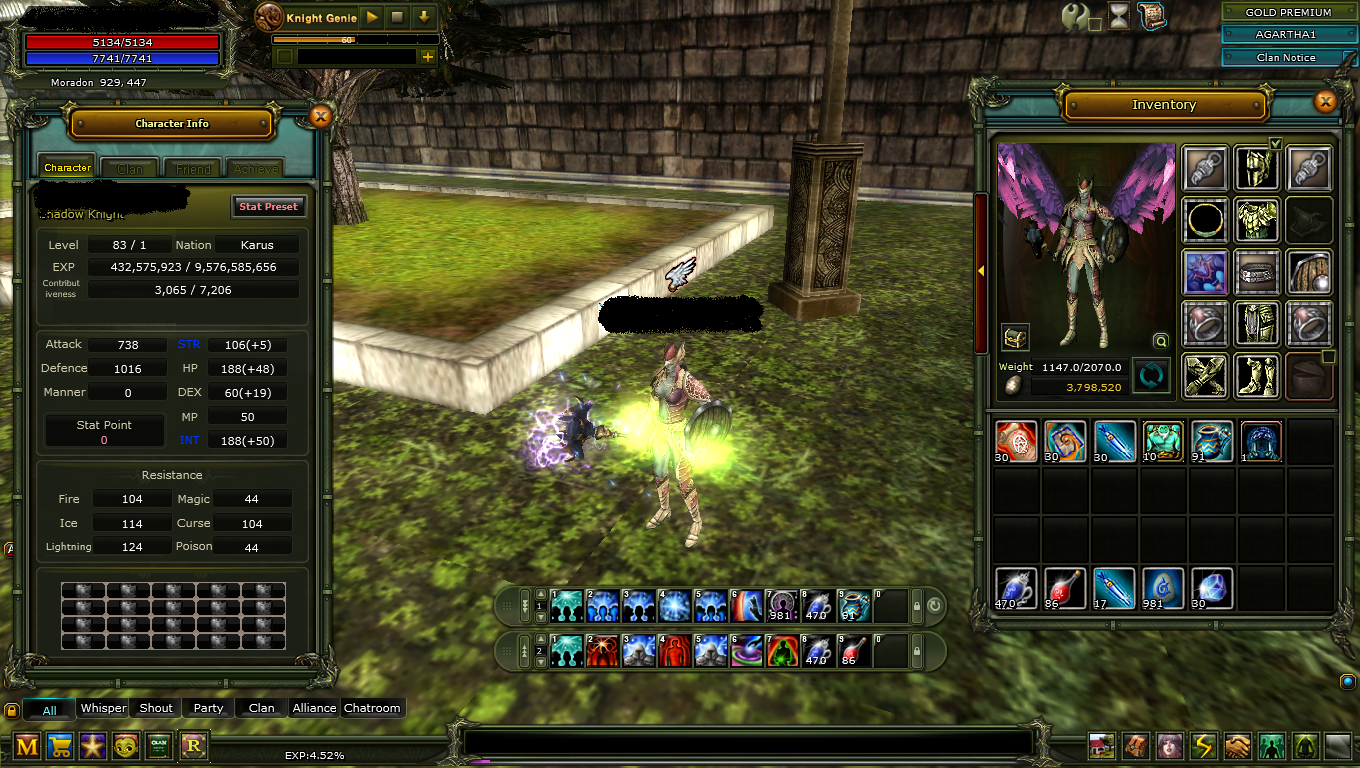This screenshot has width=1360, height=768.
Task: Switch to the Clan tab in Character Info
Action: (128, 167)
